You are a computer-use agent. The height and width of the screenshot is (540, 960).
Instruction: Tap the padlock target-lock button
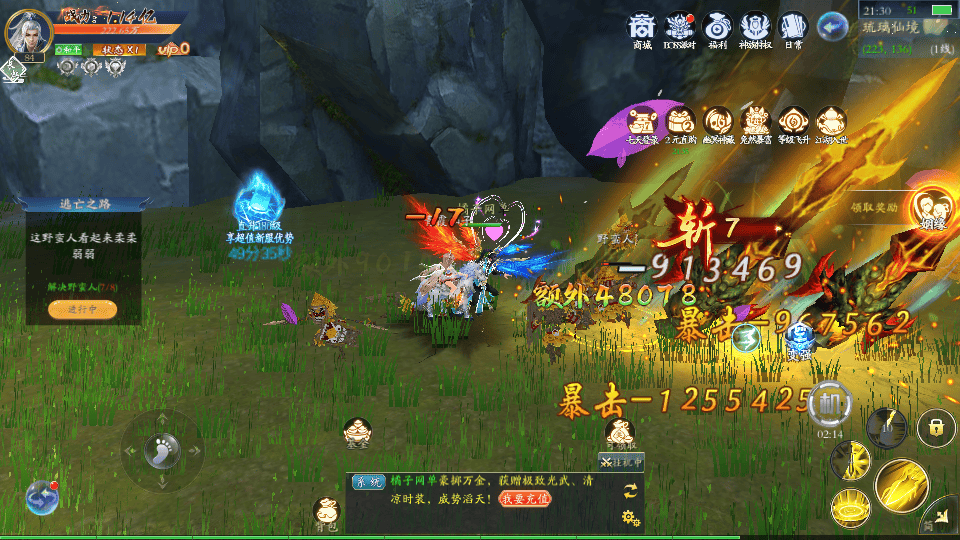936,428
